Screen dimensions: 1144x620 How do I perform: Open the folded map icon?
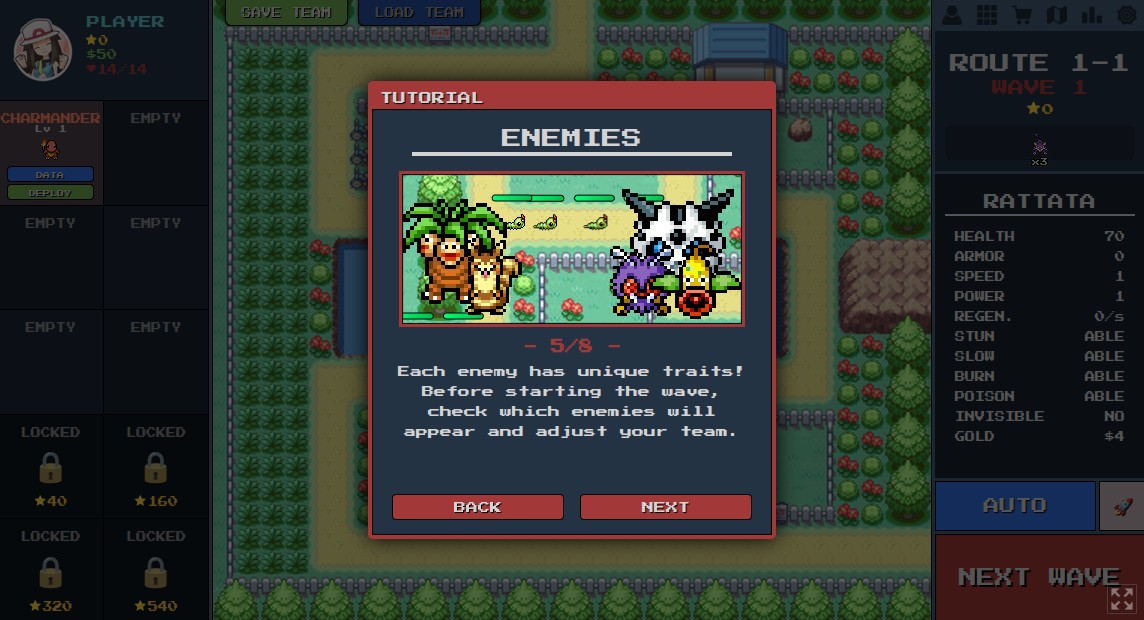click(1056, 15)
